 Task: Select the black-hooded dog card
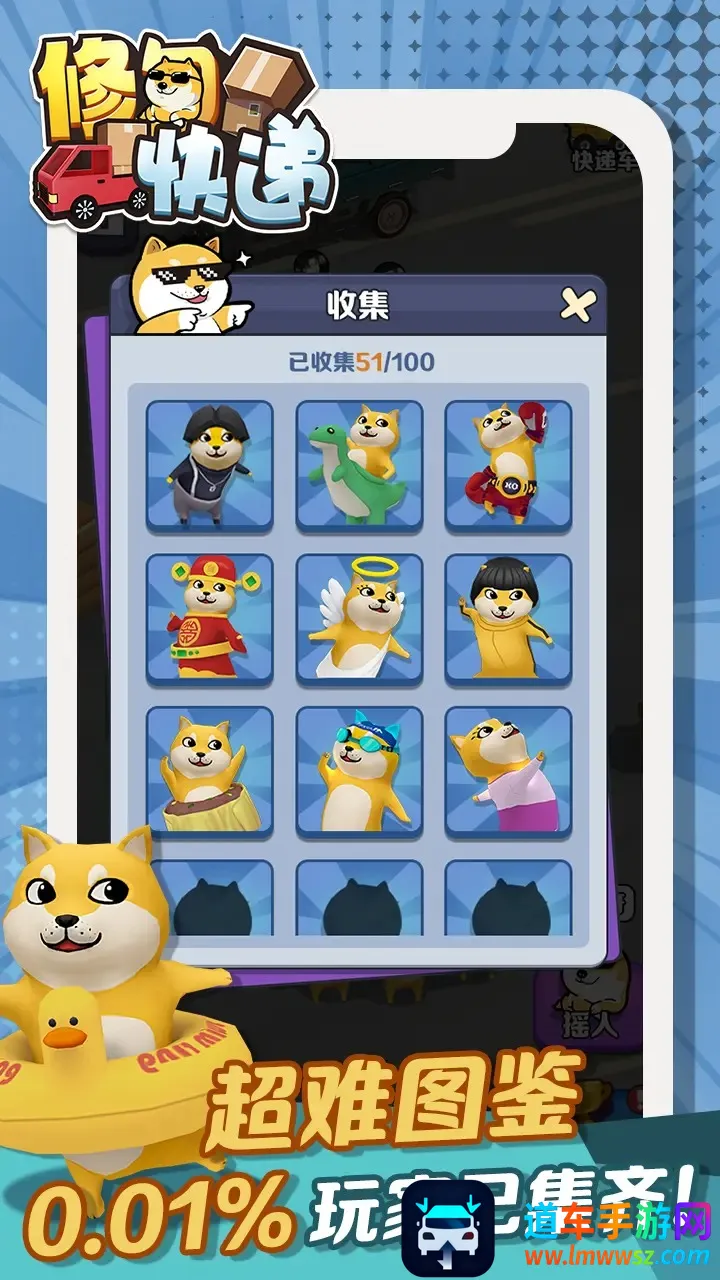pos(210,465)
